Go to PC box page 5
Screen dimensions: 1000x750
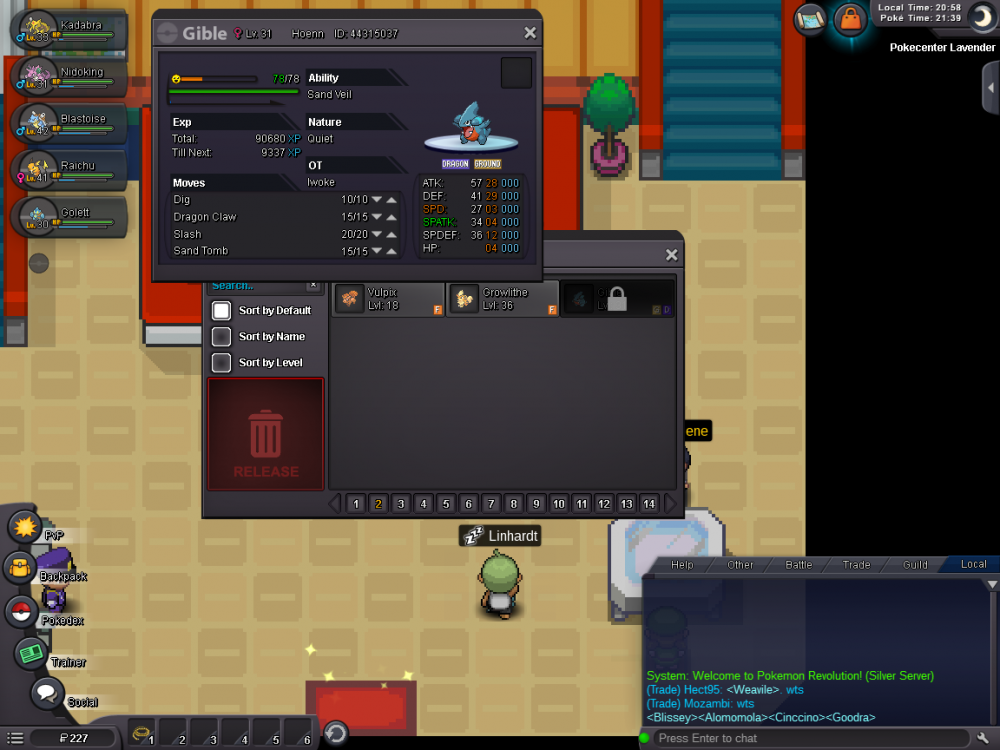(446, 504)
